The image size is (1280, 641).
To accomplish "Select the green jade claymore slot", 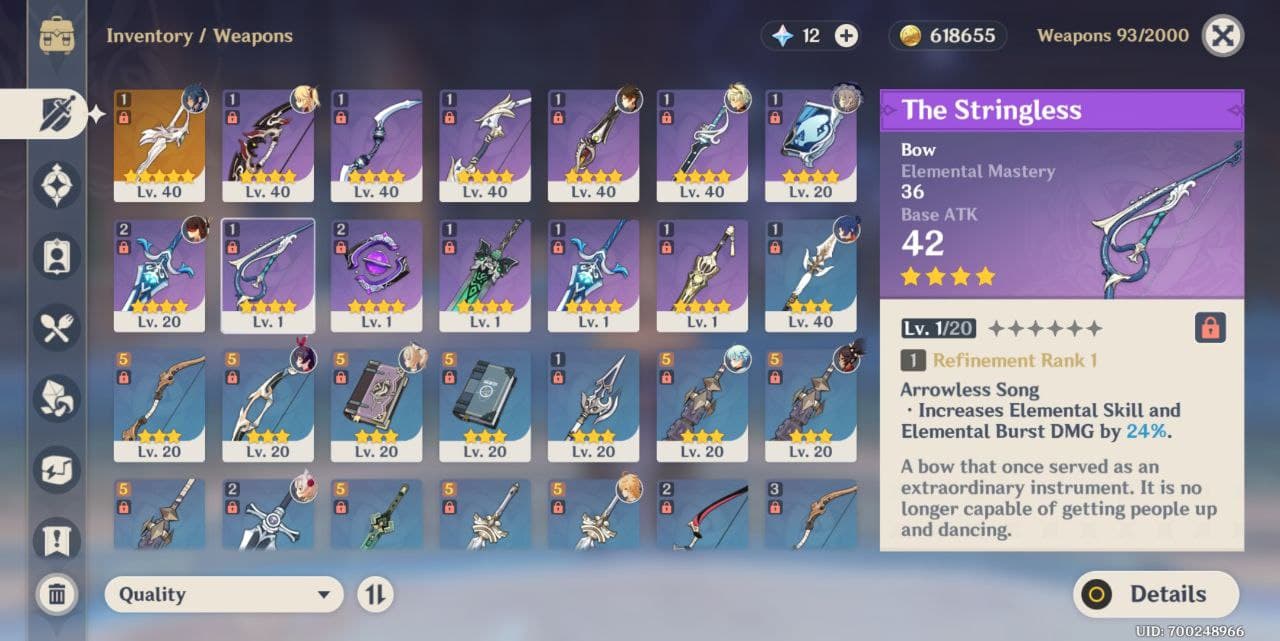I will point(485,276).
